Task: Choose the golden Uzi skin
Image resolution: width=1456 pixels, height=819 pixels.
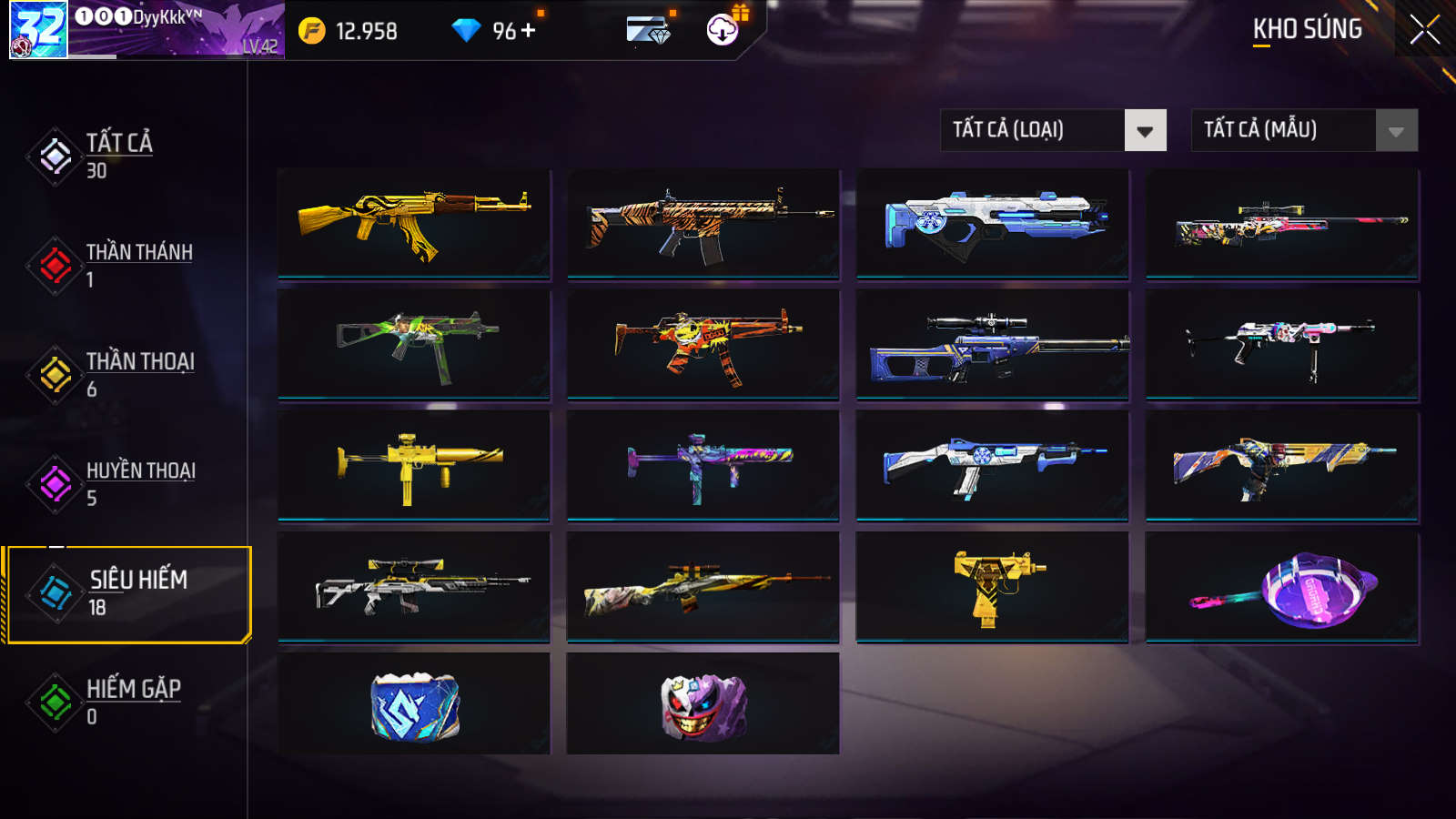Action: [993, 587]
